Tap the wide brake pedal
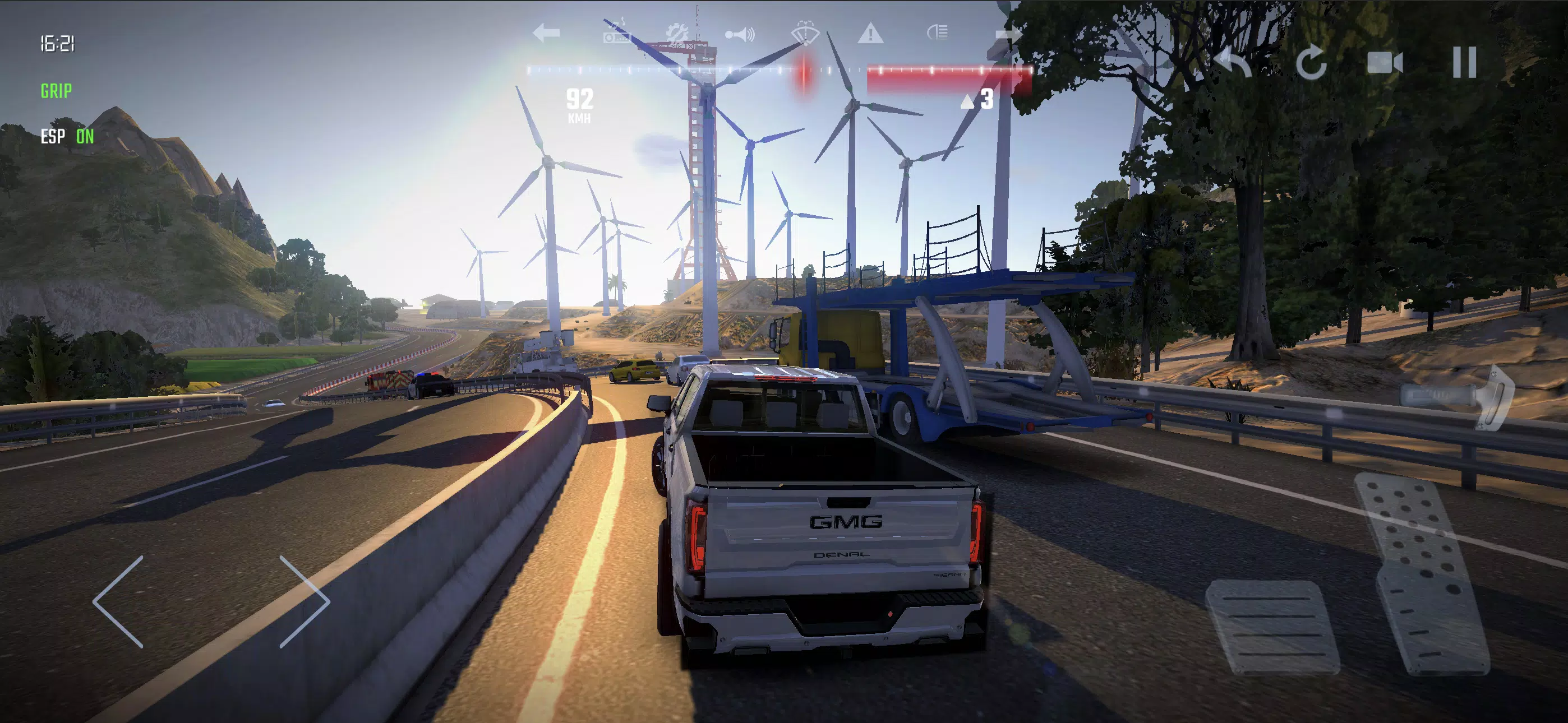The image size is (1568, 723). click(1272, 627)
